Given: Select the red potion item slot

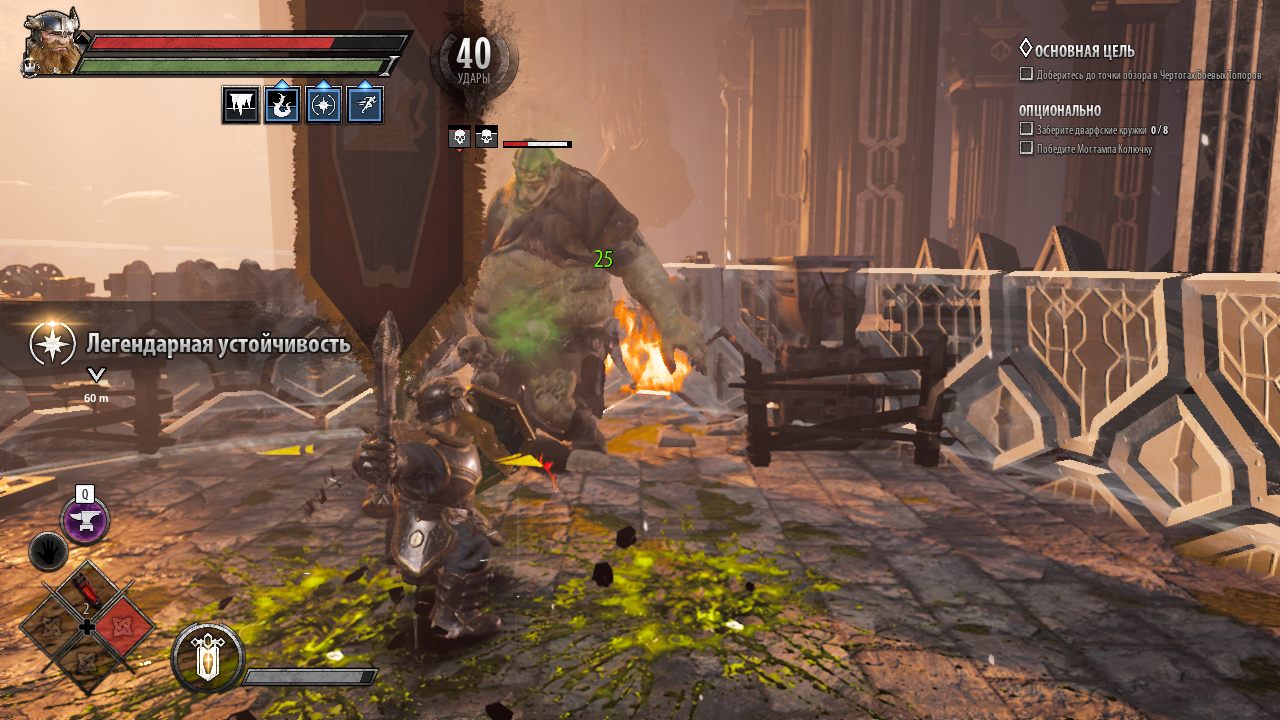Looking at the screenshot, I should tap(86, 593).
